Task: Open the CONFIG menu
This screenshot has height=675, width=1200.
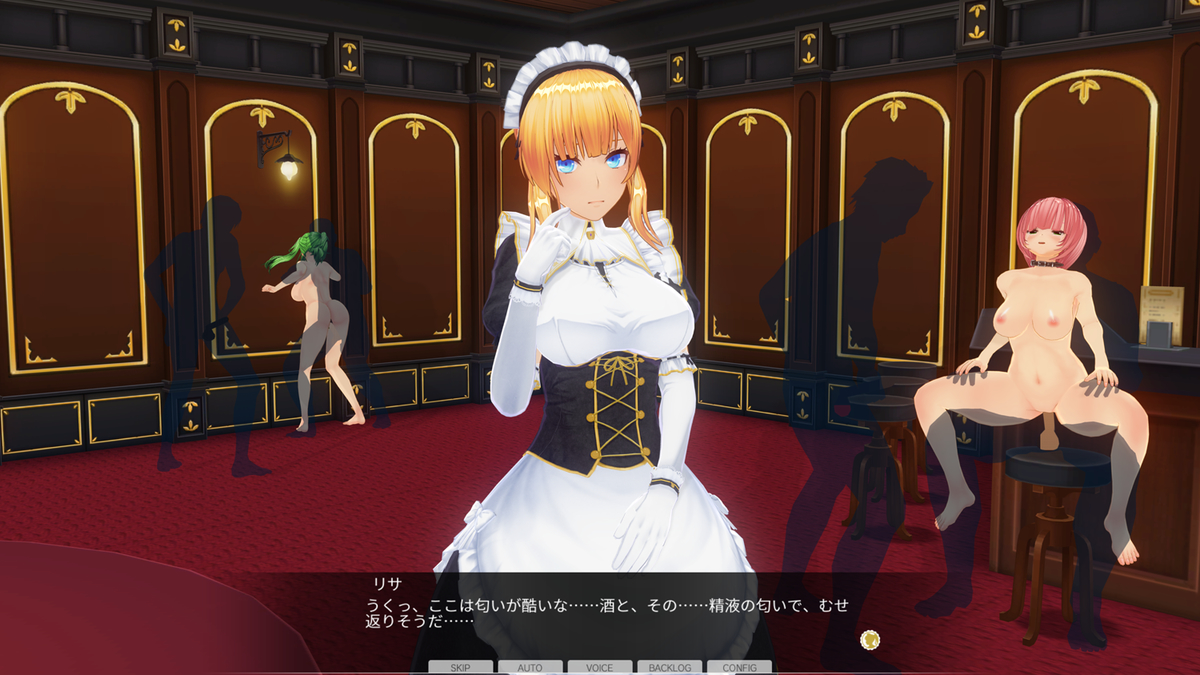Action: click(x=739, y=667)
